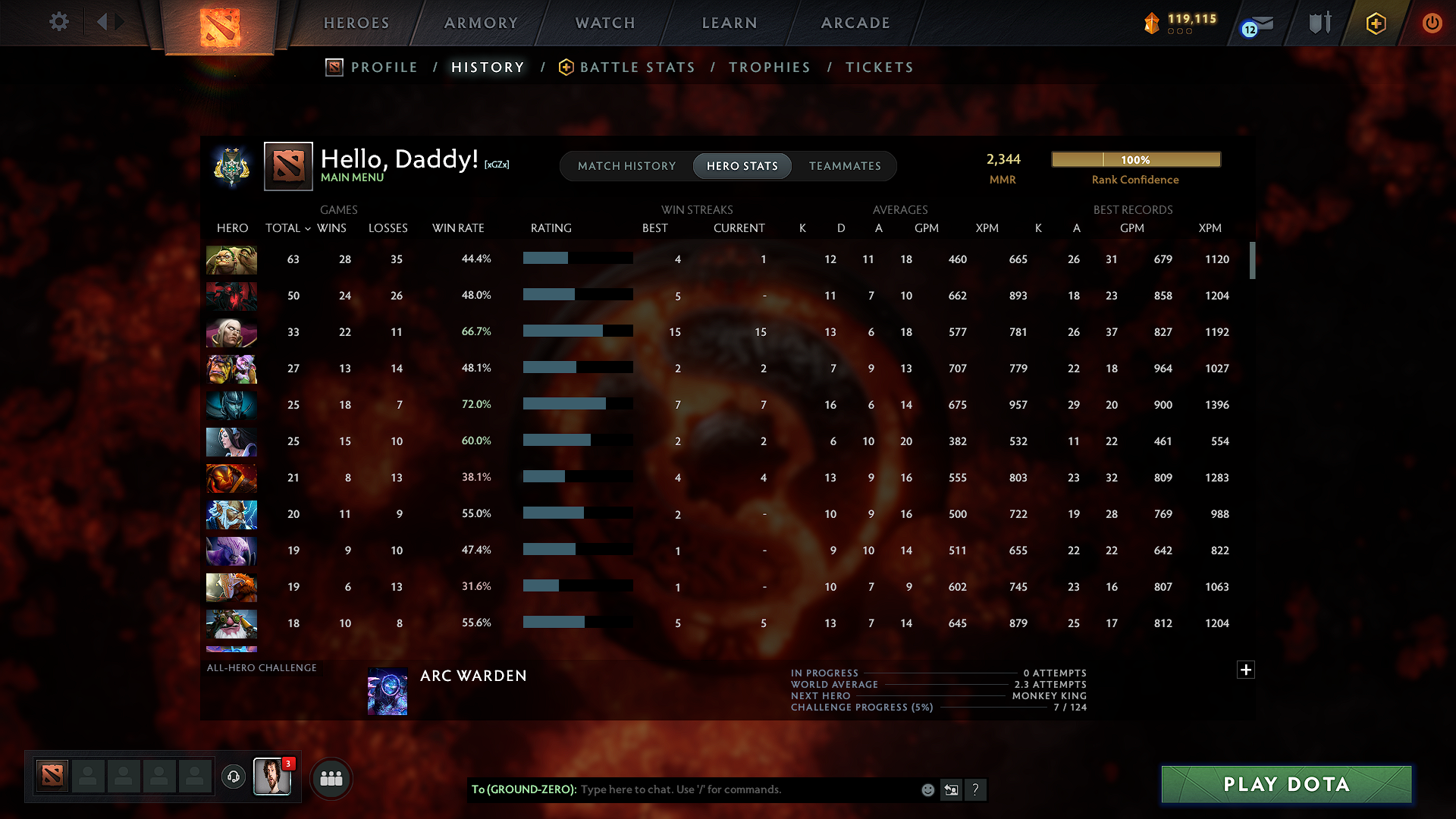Open the player avatar with 3 notifications
This screenshot has width=1456, height=819.
pyautogui.click(x=272, y=777)
